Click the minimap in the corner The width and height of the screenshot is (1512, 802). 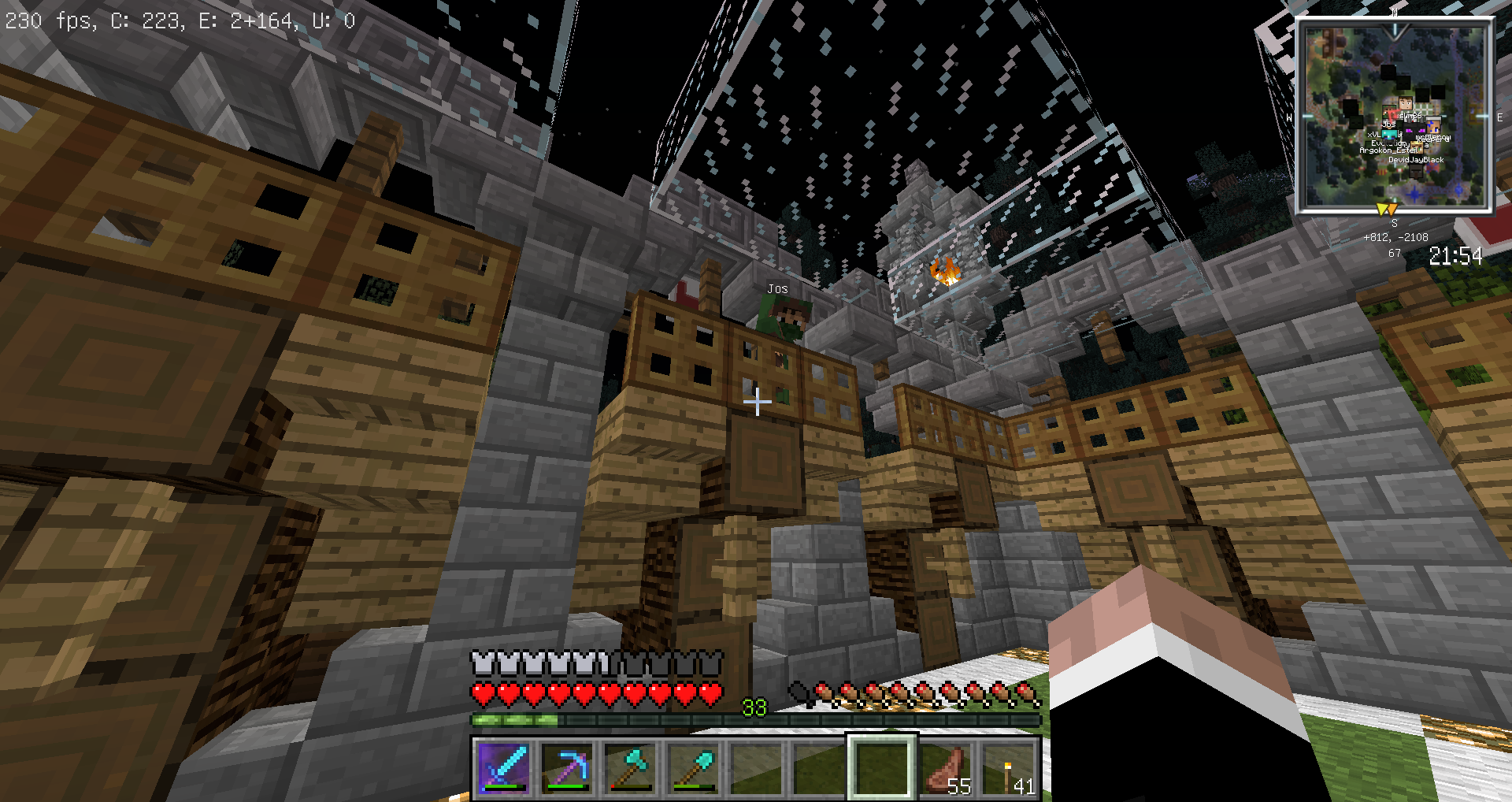(x=1394, y=117)
